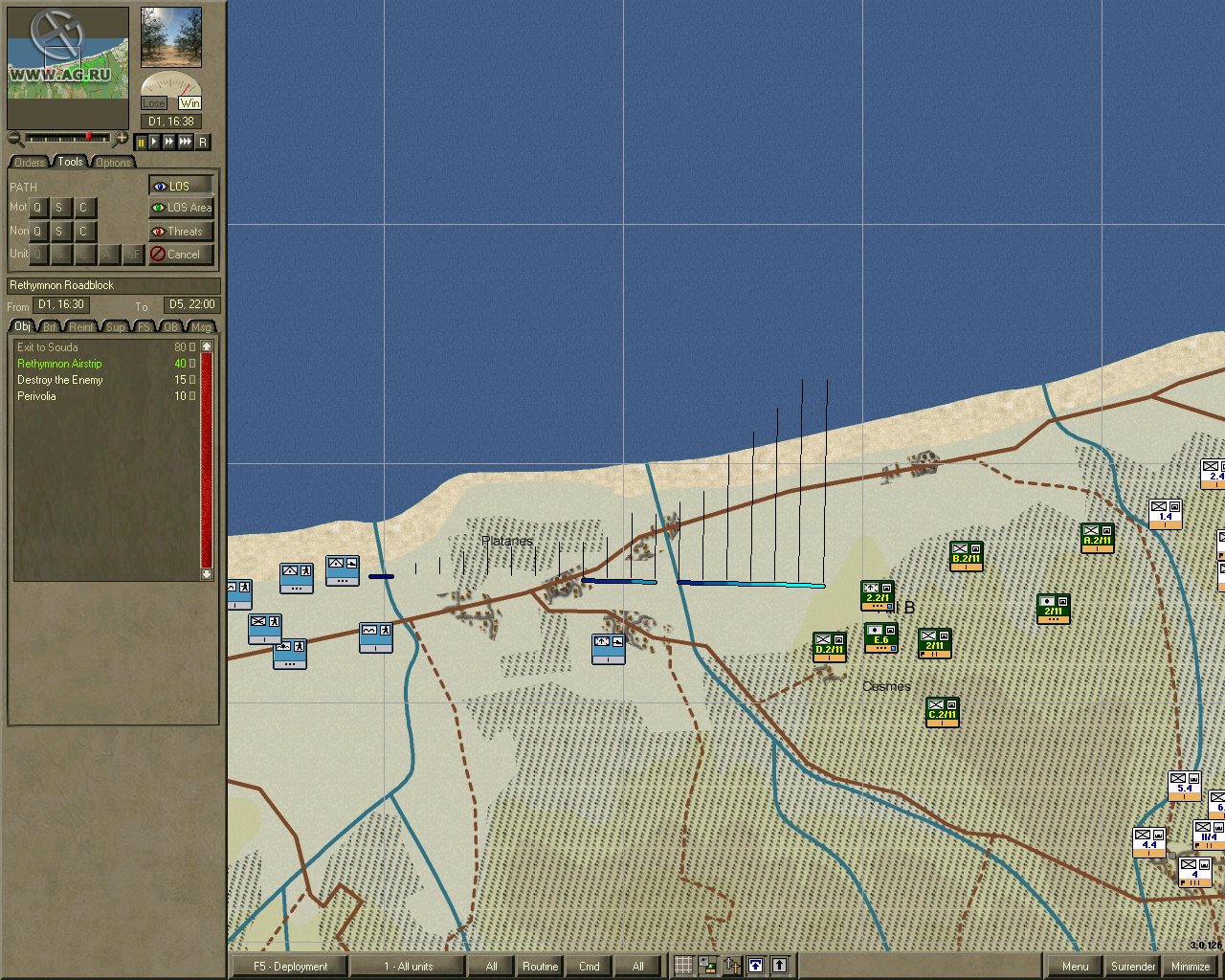Screen dimensions: 1225x980
Task: Select the LOS line-of-sight tool
Action: [x=180, y=185]
